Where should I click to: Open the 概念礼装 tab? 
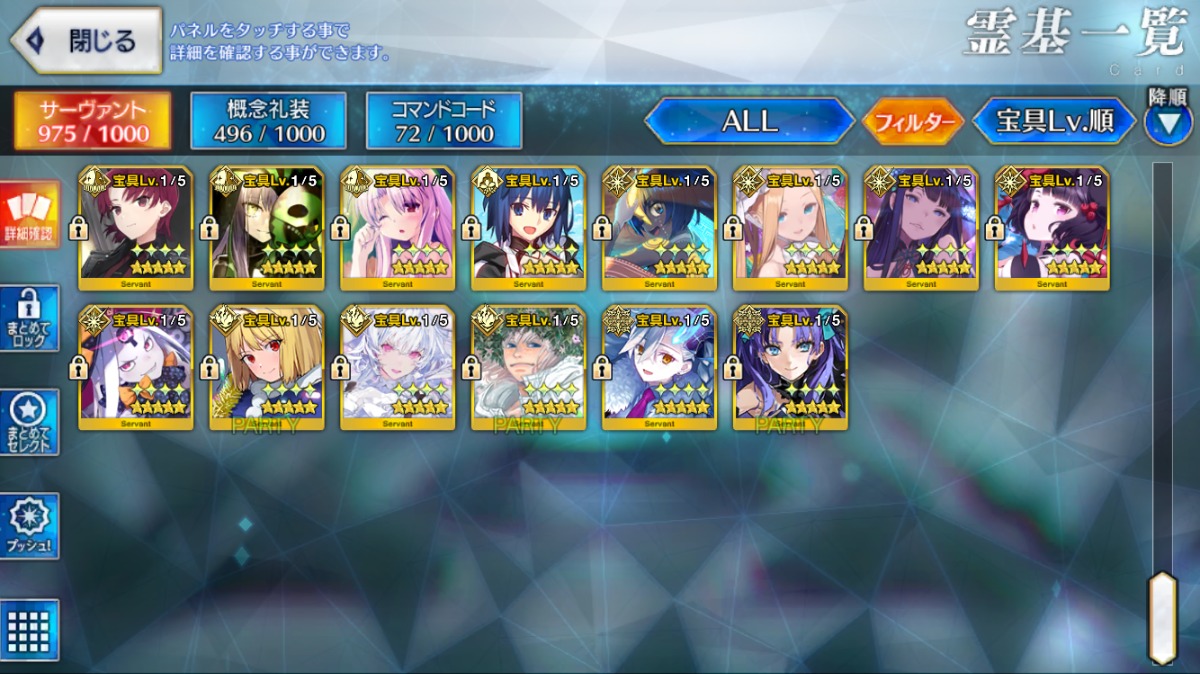tap(268, 121)
